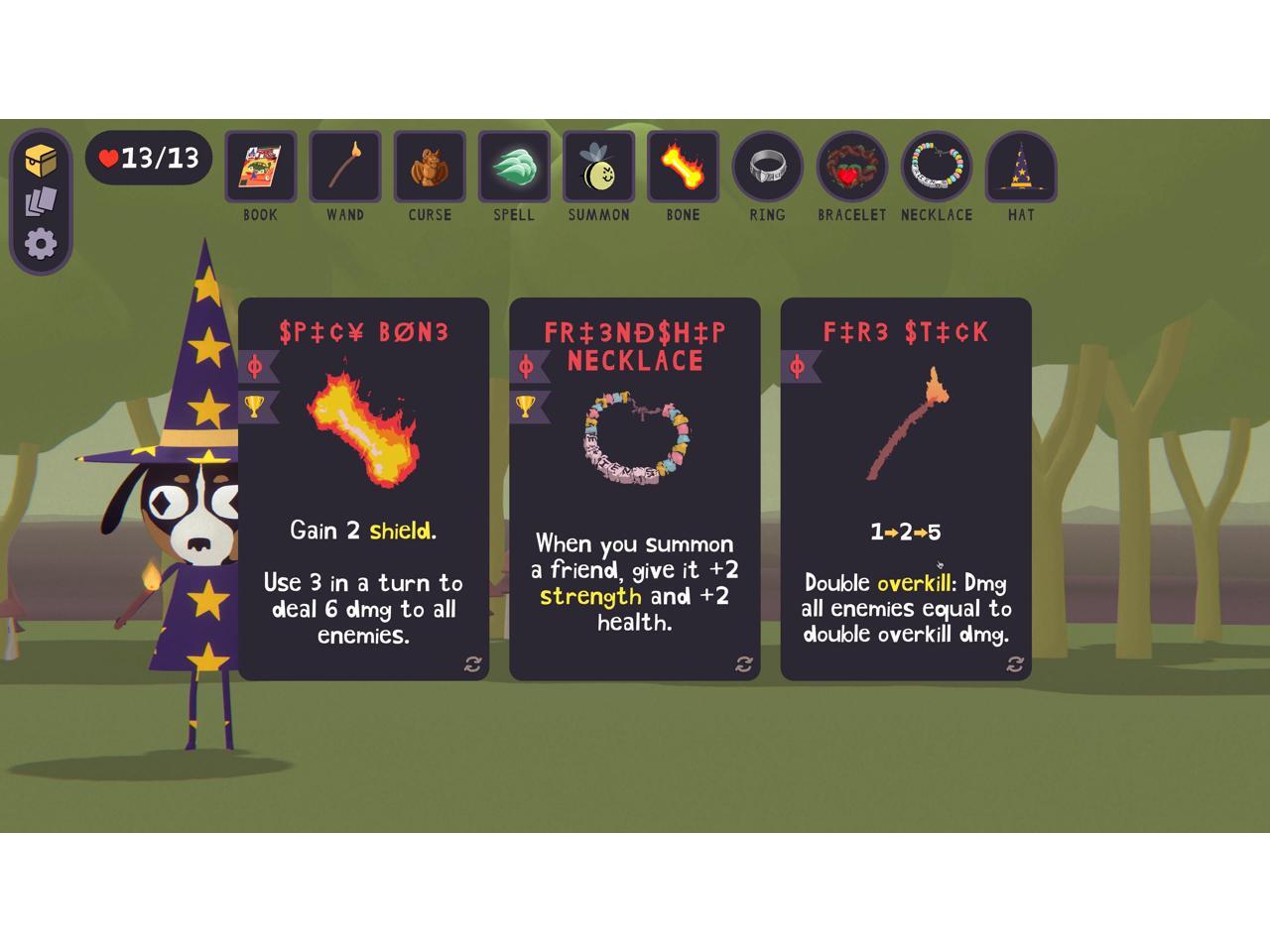Open the silver Ring slot
Image resolution: width=1270 pixels, height=952 pixels.
click(x=767, y=167)
